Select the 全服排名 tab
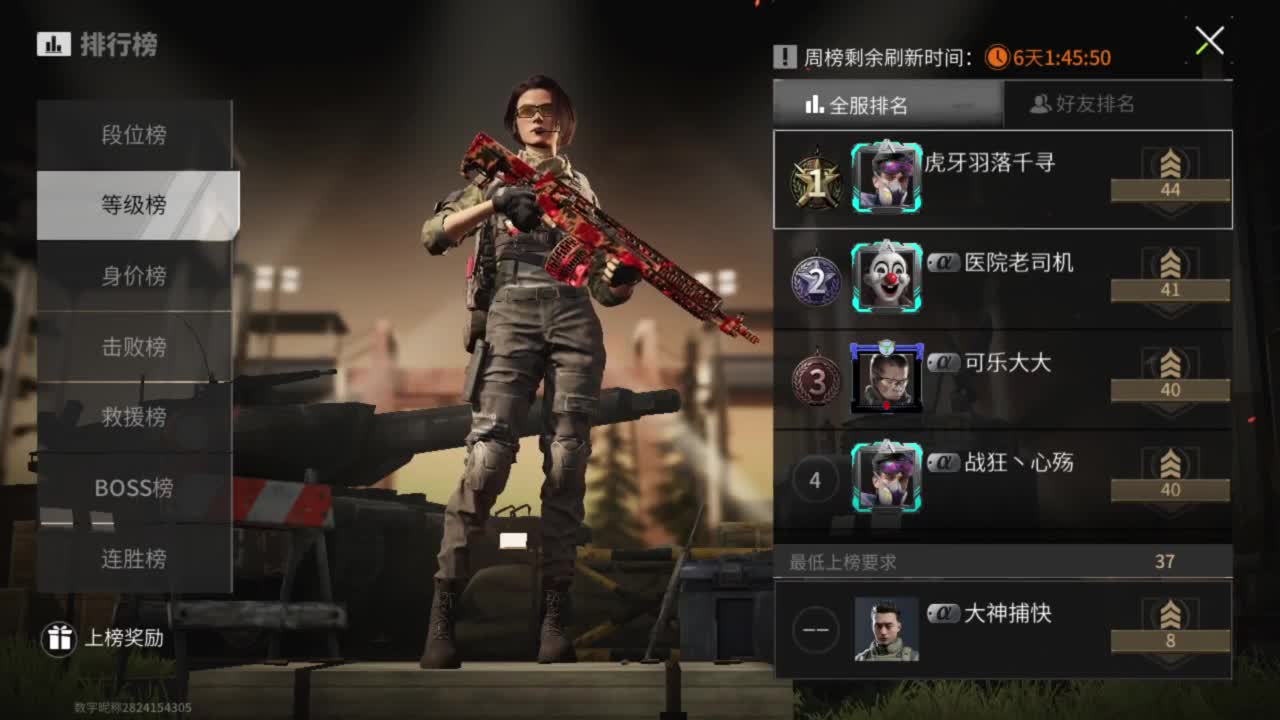 point(888,103)
